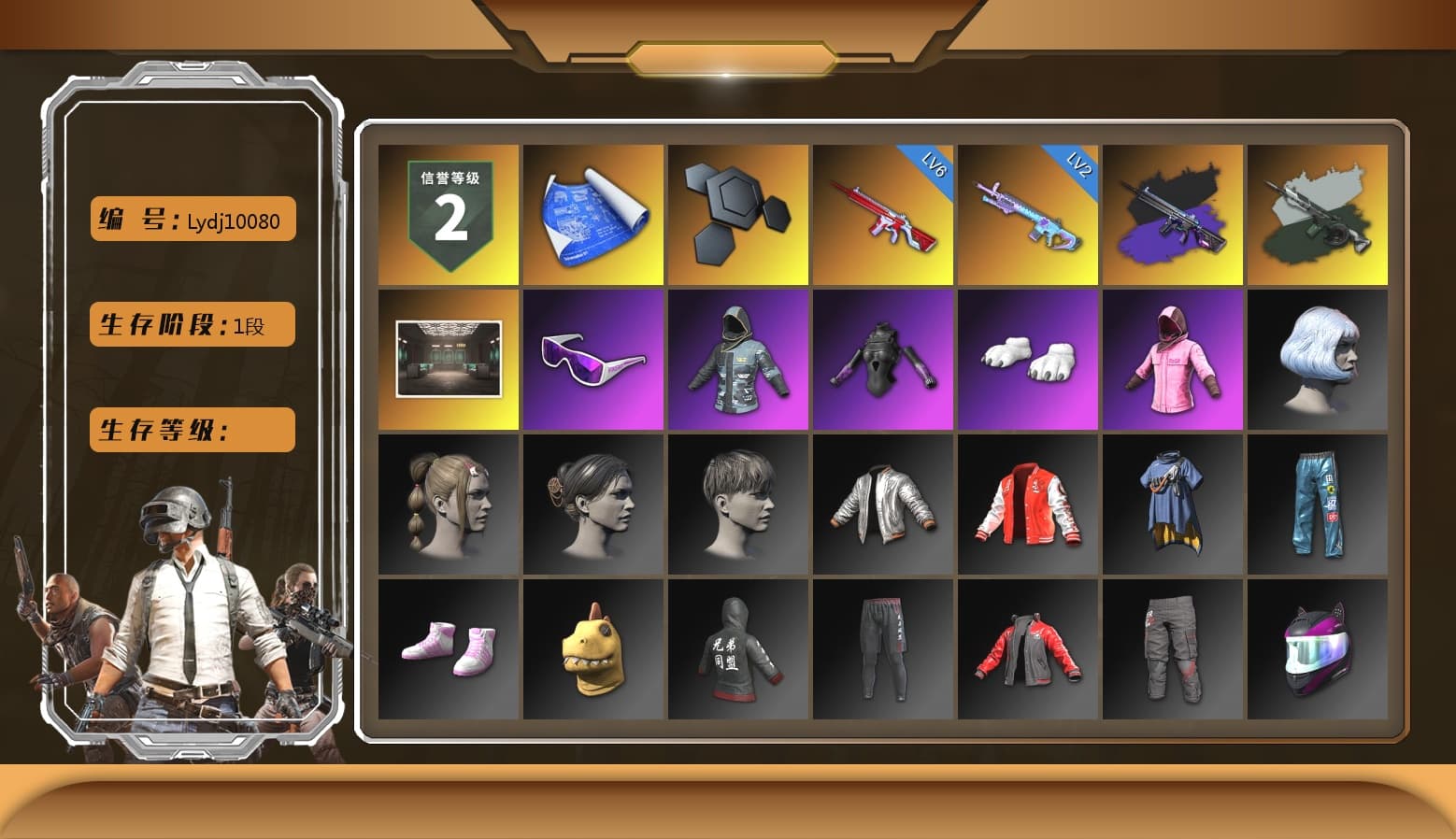
Task: Select the green machine gun skin
Action: click(x=1320, y=213)
